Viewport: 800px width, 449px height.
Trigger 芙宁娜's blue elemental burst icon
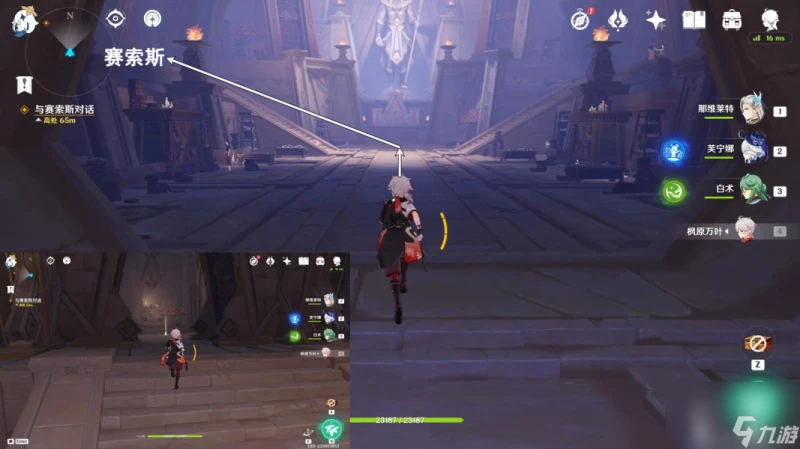pos(674,151)
